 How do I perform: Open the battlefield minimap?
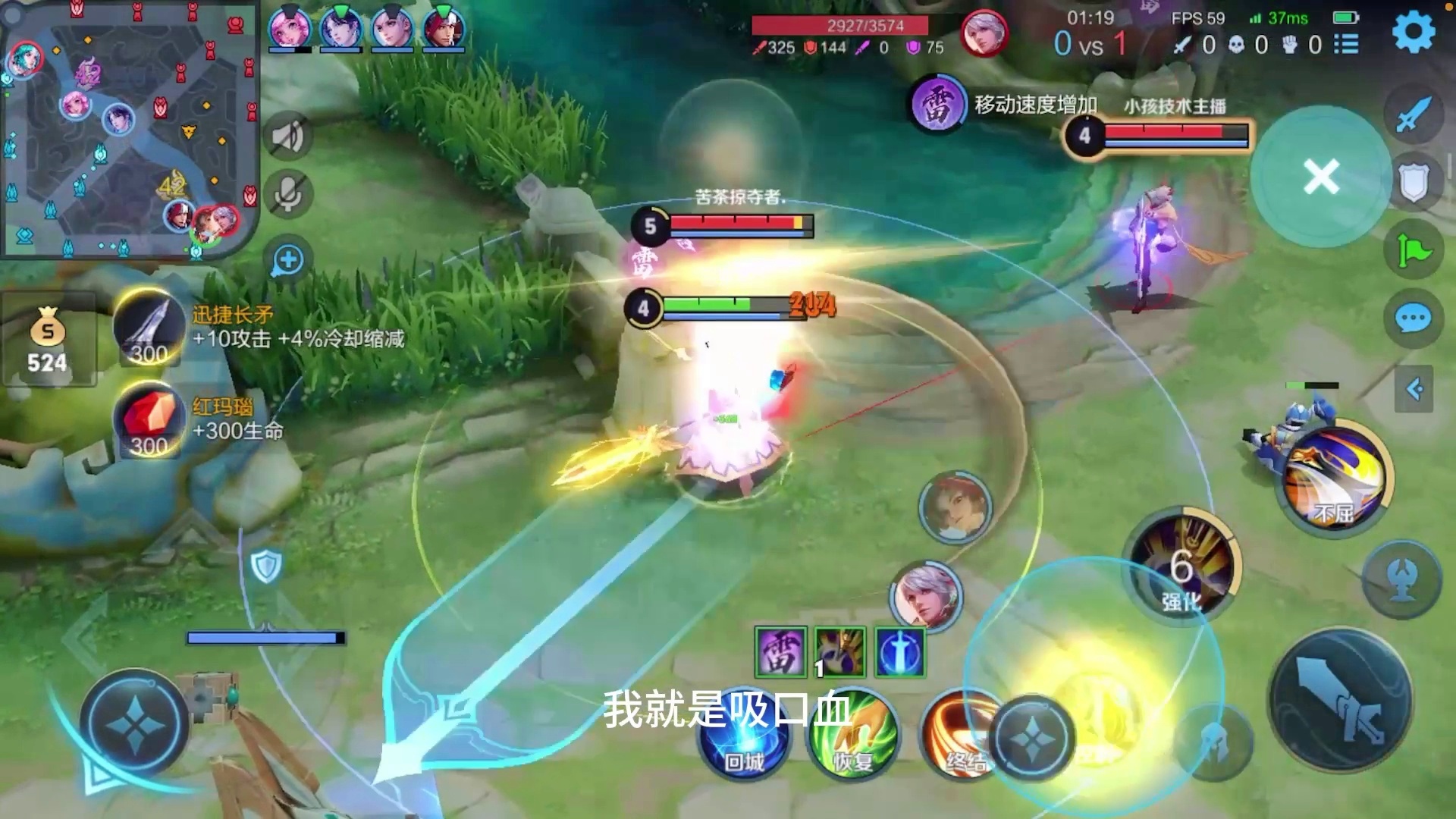point(129,129)
